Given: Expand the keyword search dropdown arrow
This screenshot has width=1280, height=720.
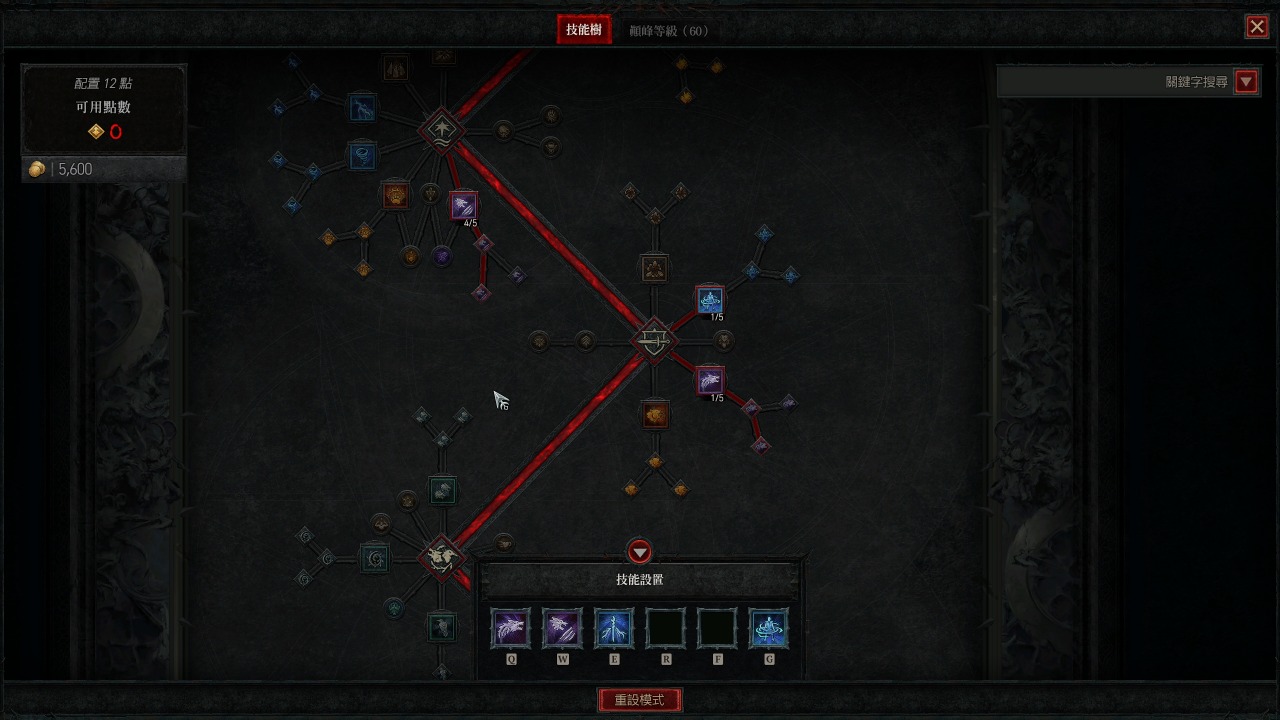Looking at the screenshot, I should point(1245,82).
